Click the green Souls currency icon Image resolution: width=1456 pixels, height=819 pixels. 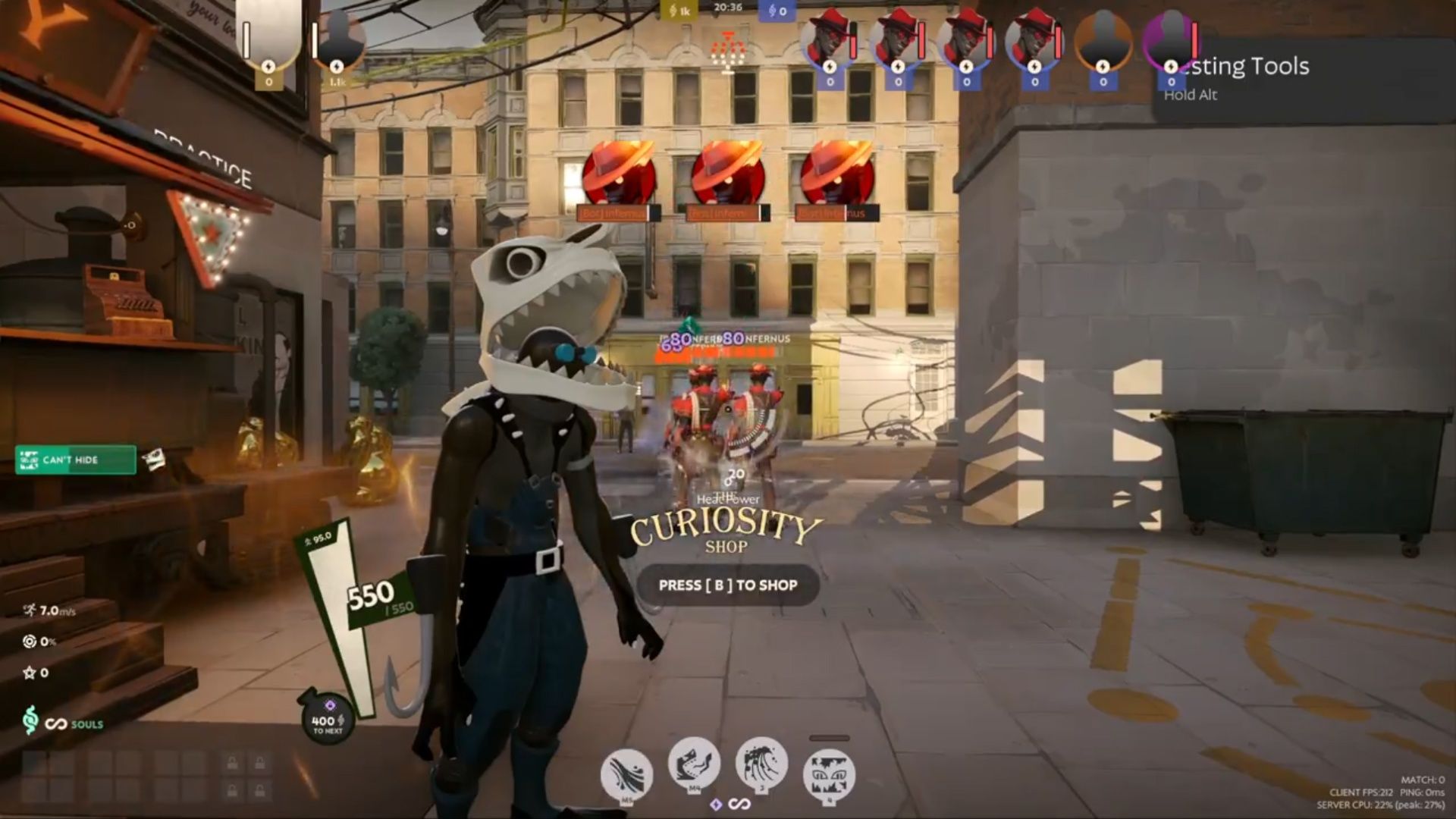pyautogui.click(x=30, y=720)
